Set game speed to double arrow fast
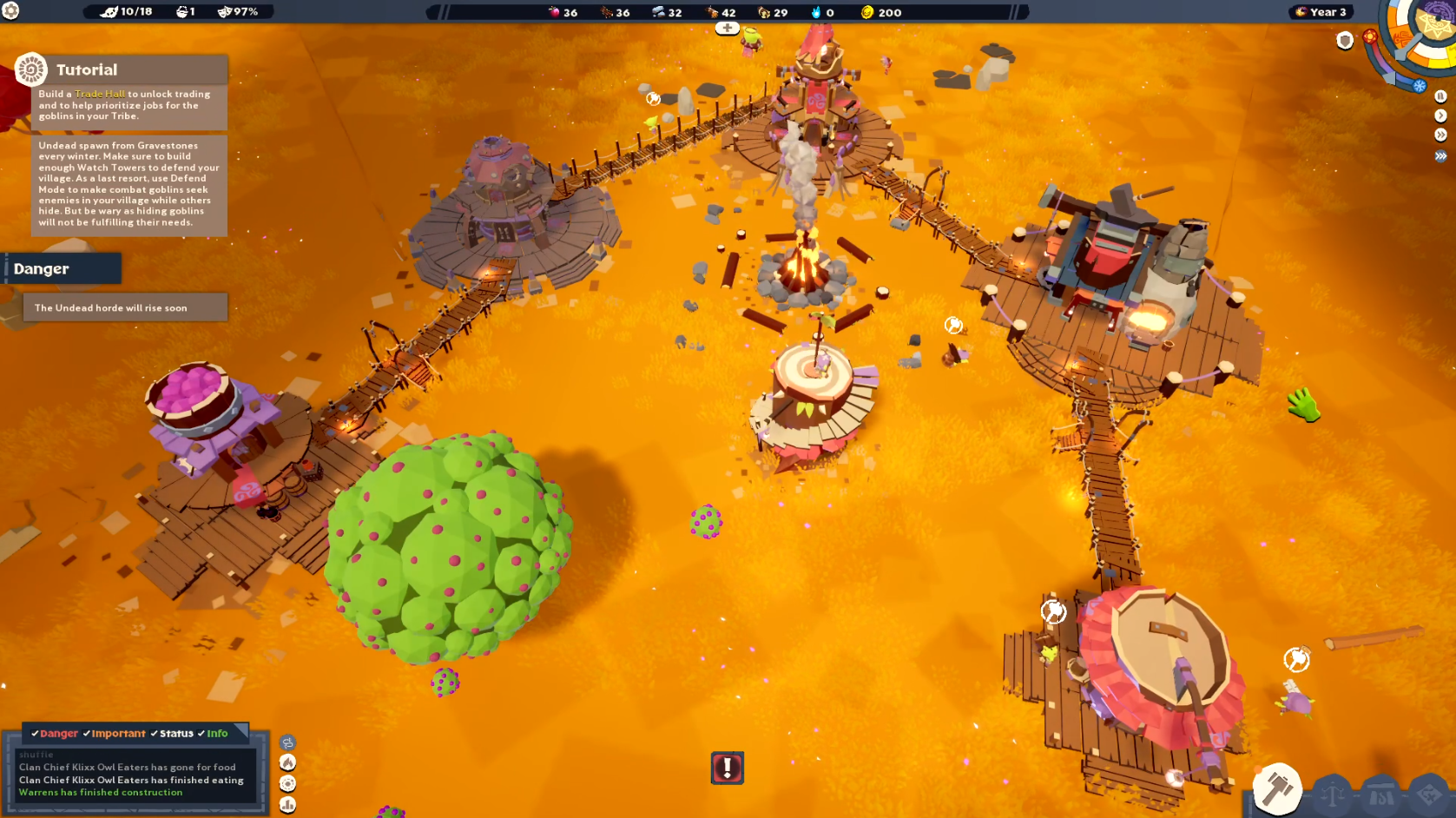Screen dimensions: 1456x818 (x=1440, y=135)
